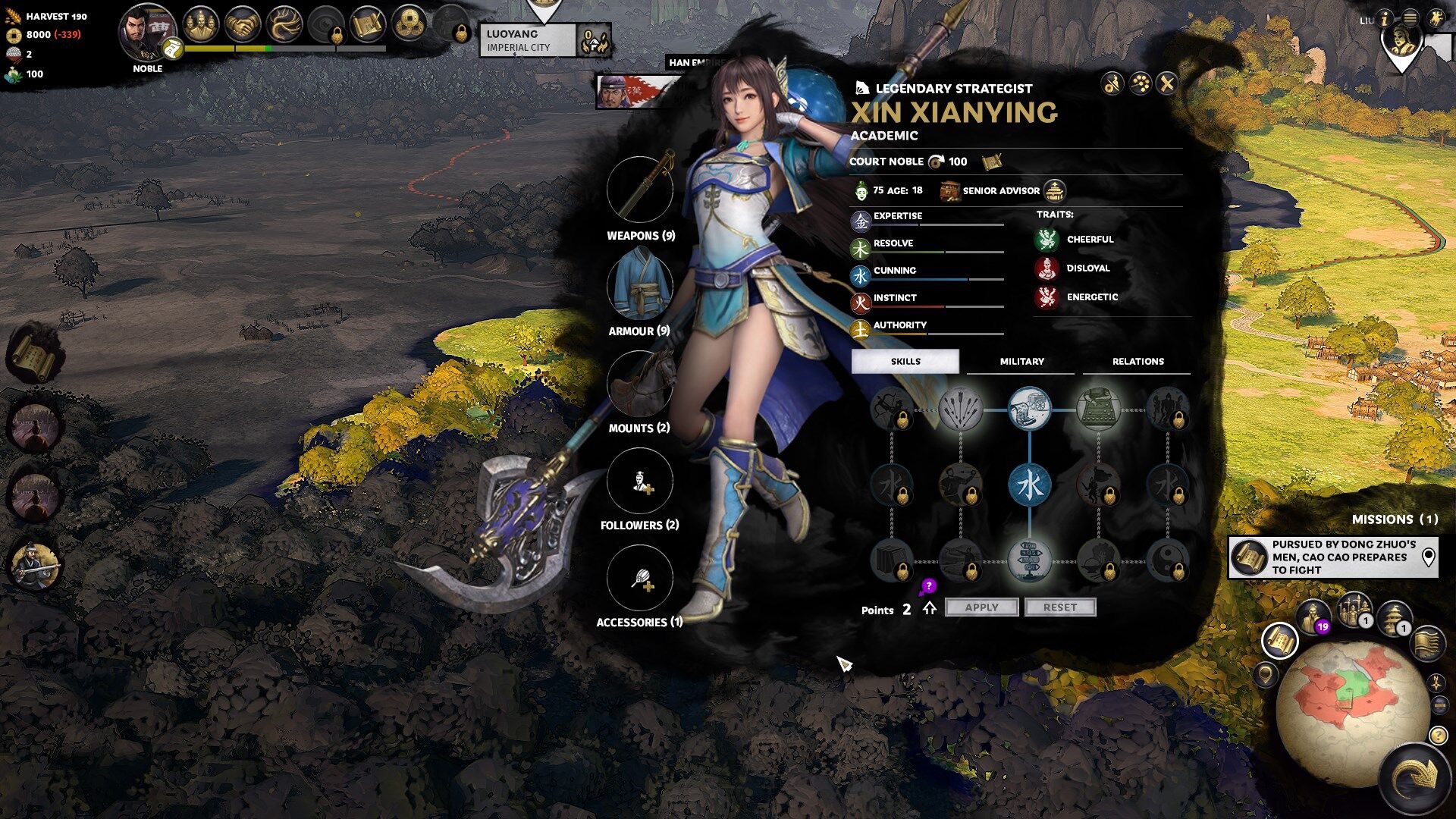This screenshot has width=1456, height=819.
Task: Close the character panel with the X
Action: click(x=1167, y=83)
